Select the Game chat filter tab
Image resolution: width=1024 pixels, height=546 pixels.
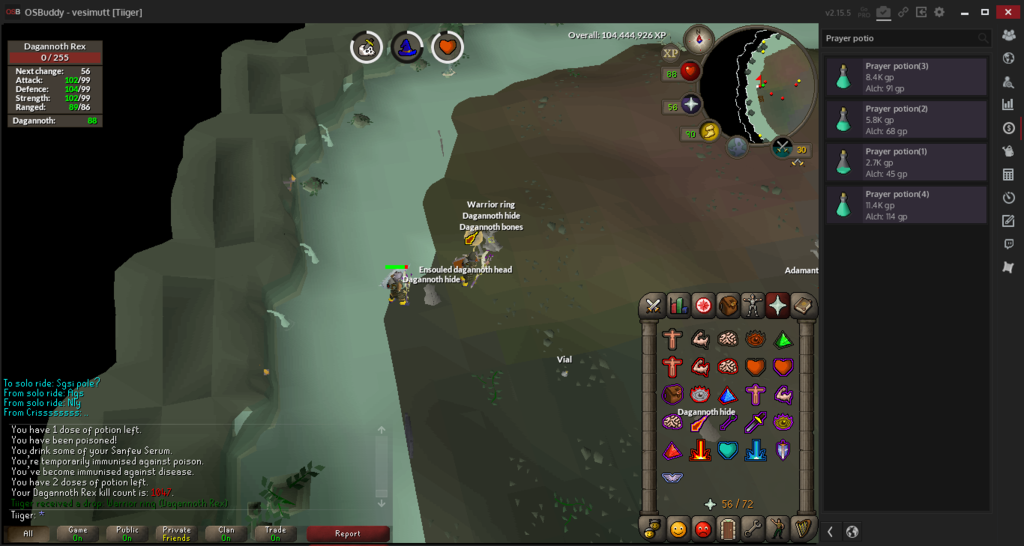(78, 533)
